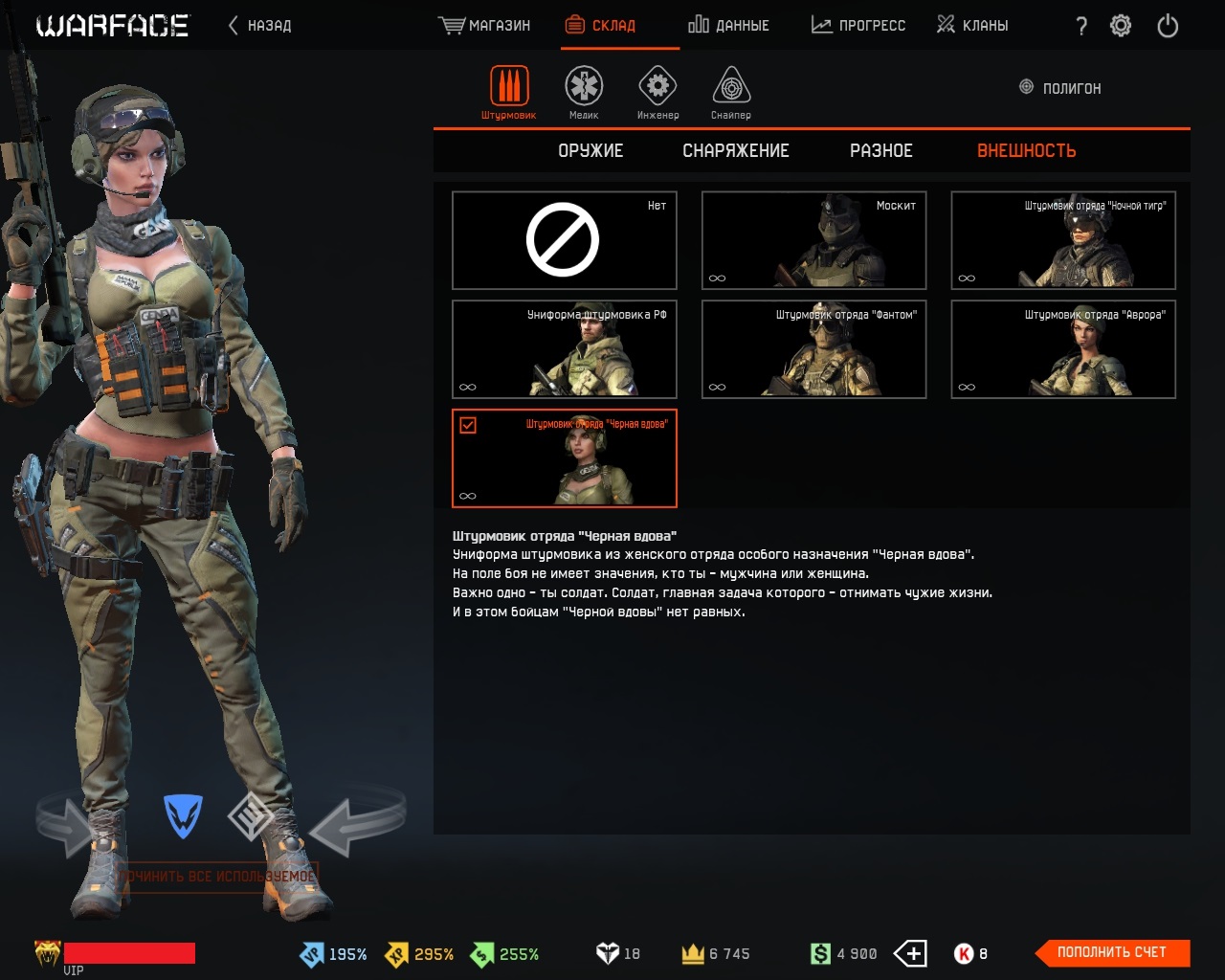
Task: Select the Инженер class
Action: [x=657, y=93]
